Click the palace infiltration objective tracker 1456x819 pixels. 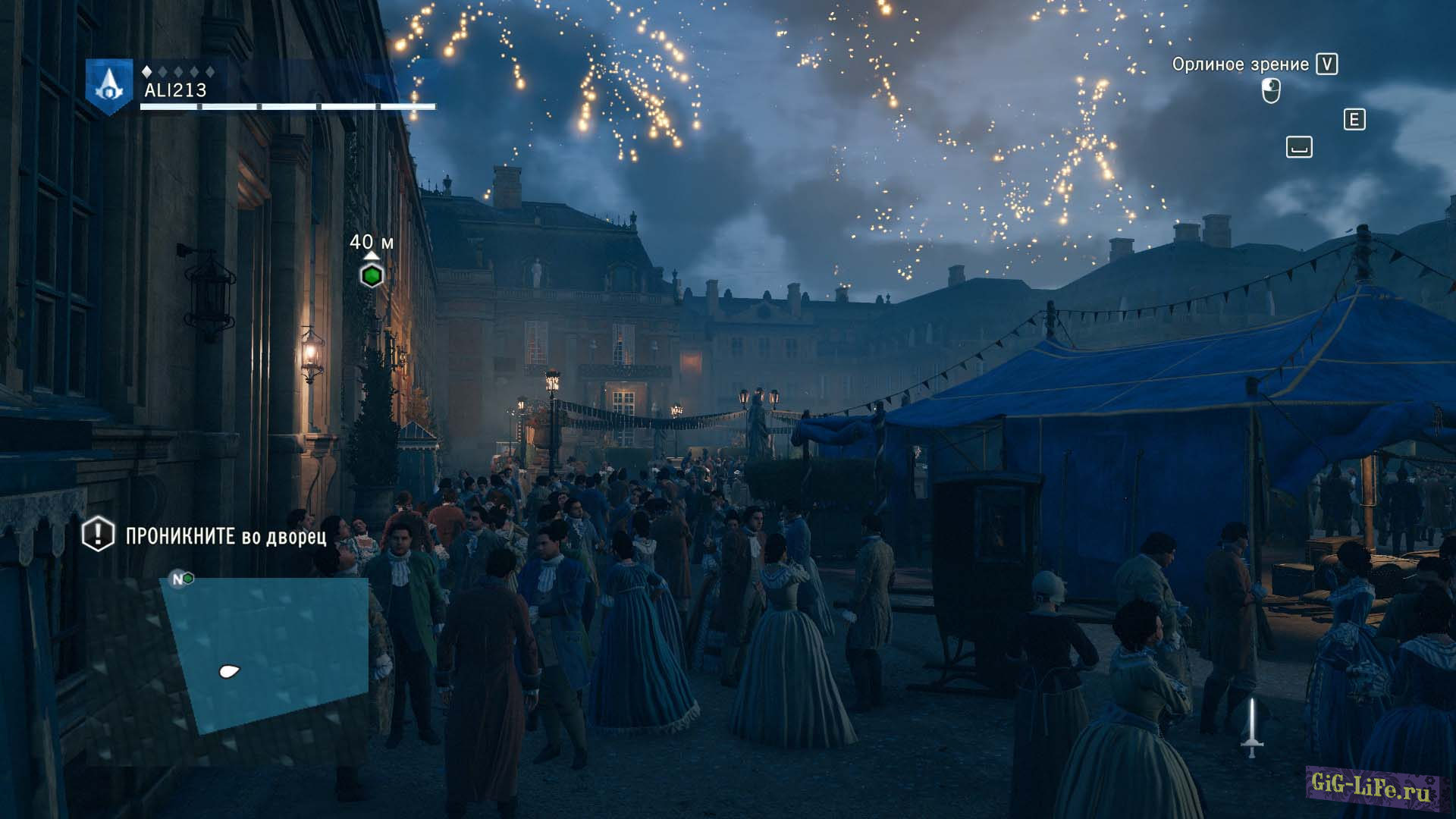(206, 535)
